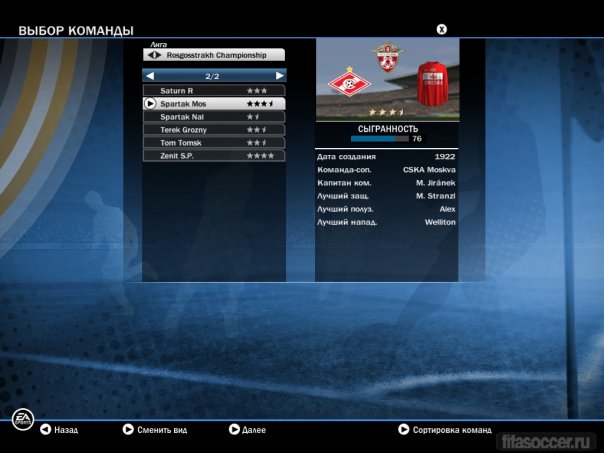This screenshot has width=604, height=453.
Task: Close the team selection screen with X
Action: tap(441, 29)
